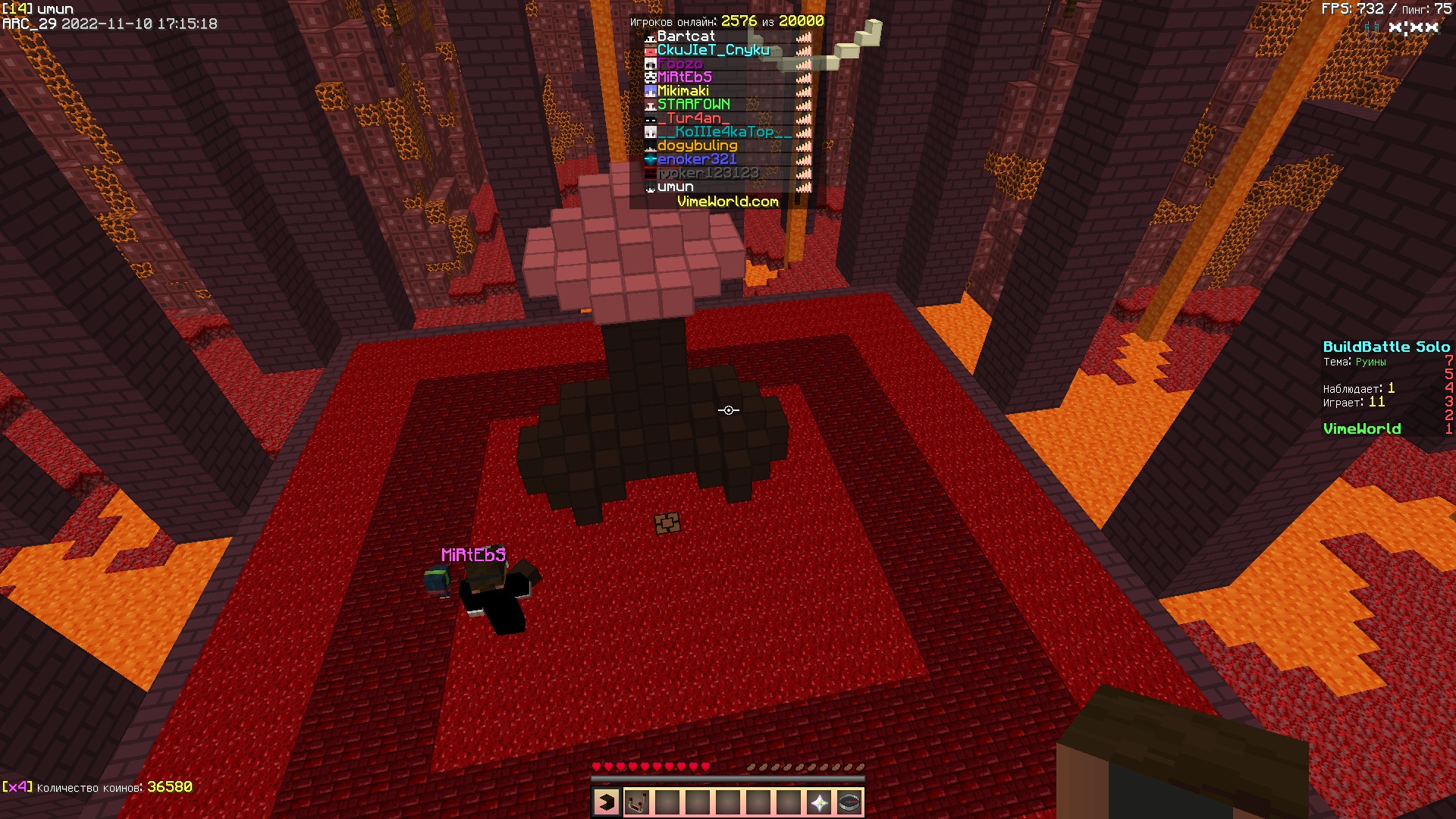Image resolution: width=1456 pixels, height=819 pixels.
Task: Click Bartcat in the player list
Action: [x=686, y=36]
